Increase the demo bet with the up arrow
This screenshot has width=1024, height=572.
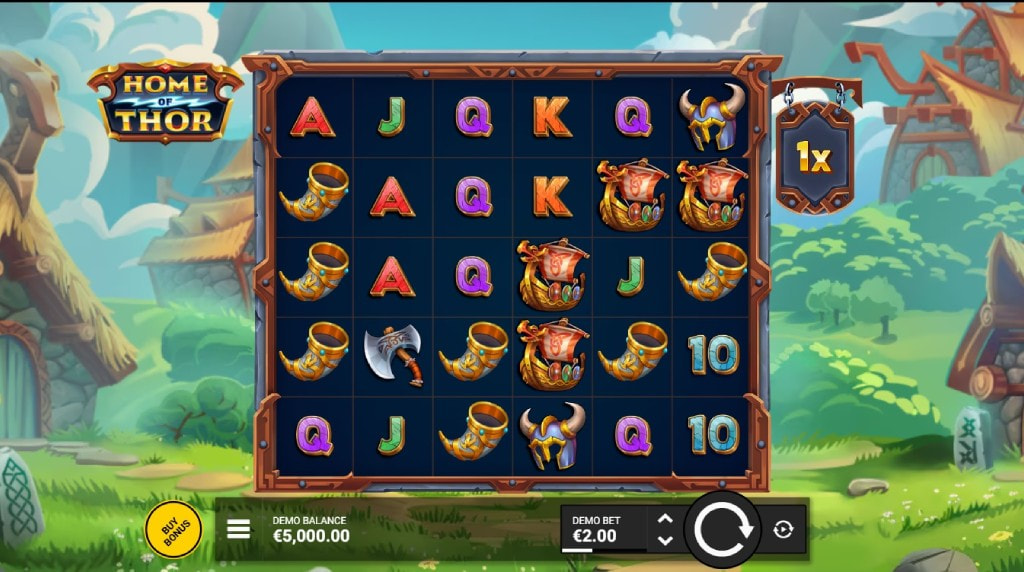pos(665,519)
